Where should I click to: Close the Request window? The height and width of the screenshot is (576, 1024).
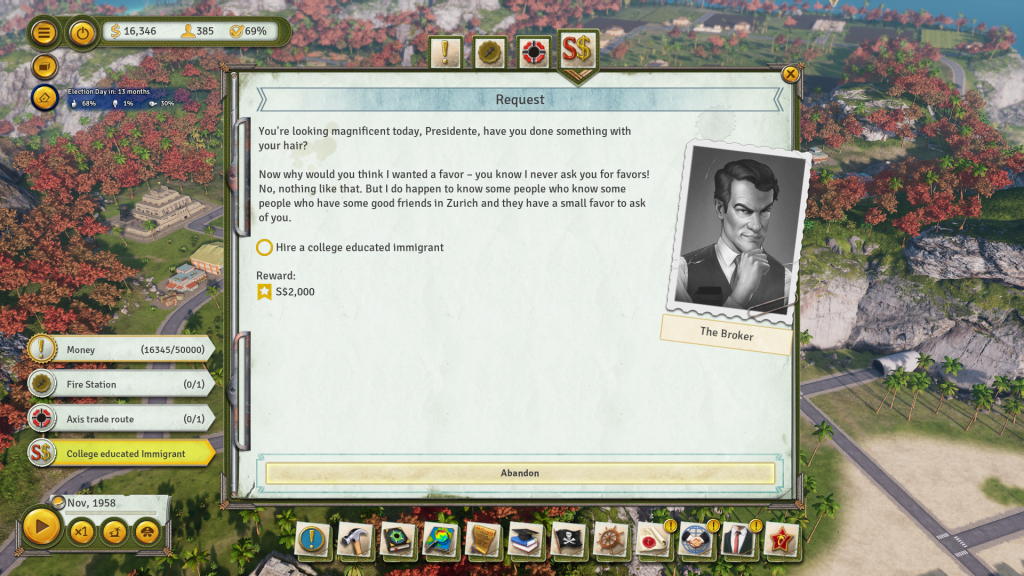click(790, 74)
